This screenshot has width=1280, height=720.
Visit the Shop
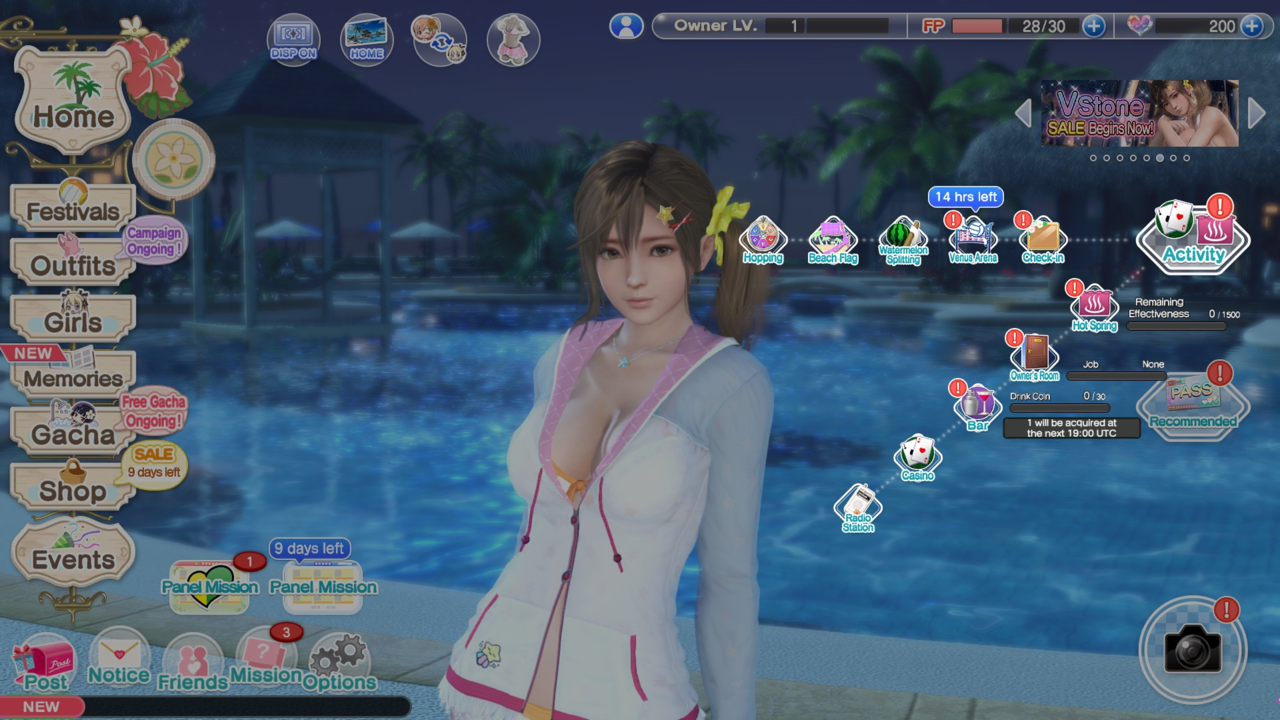[72, 489]
